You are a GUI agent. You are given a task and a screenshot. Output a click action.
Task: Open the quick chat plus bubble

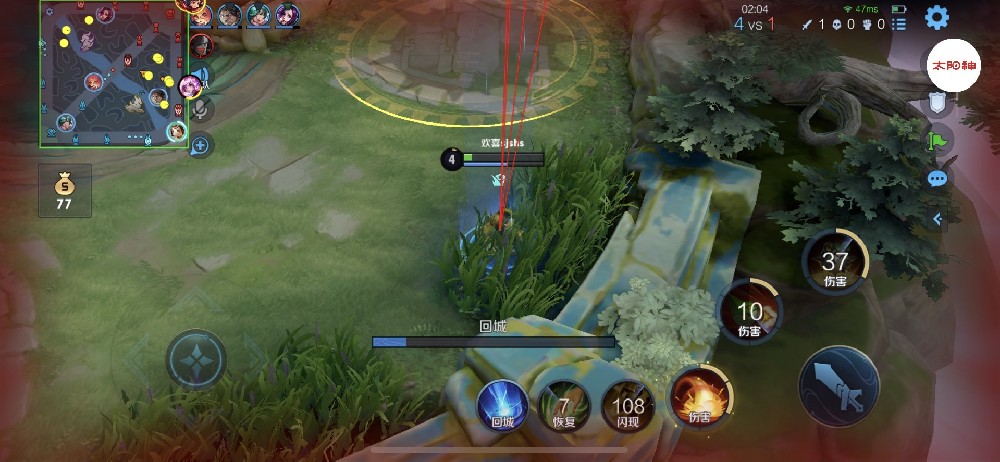200,145
